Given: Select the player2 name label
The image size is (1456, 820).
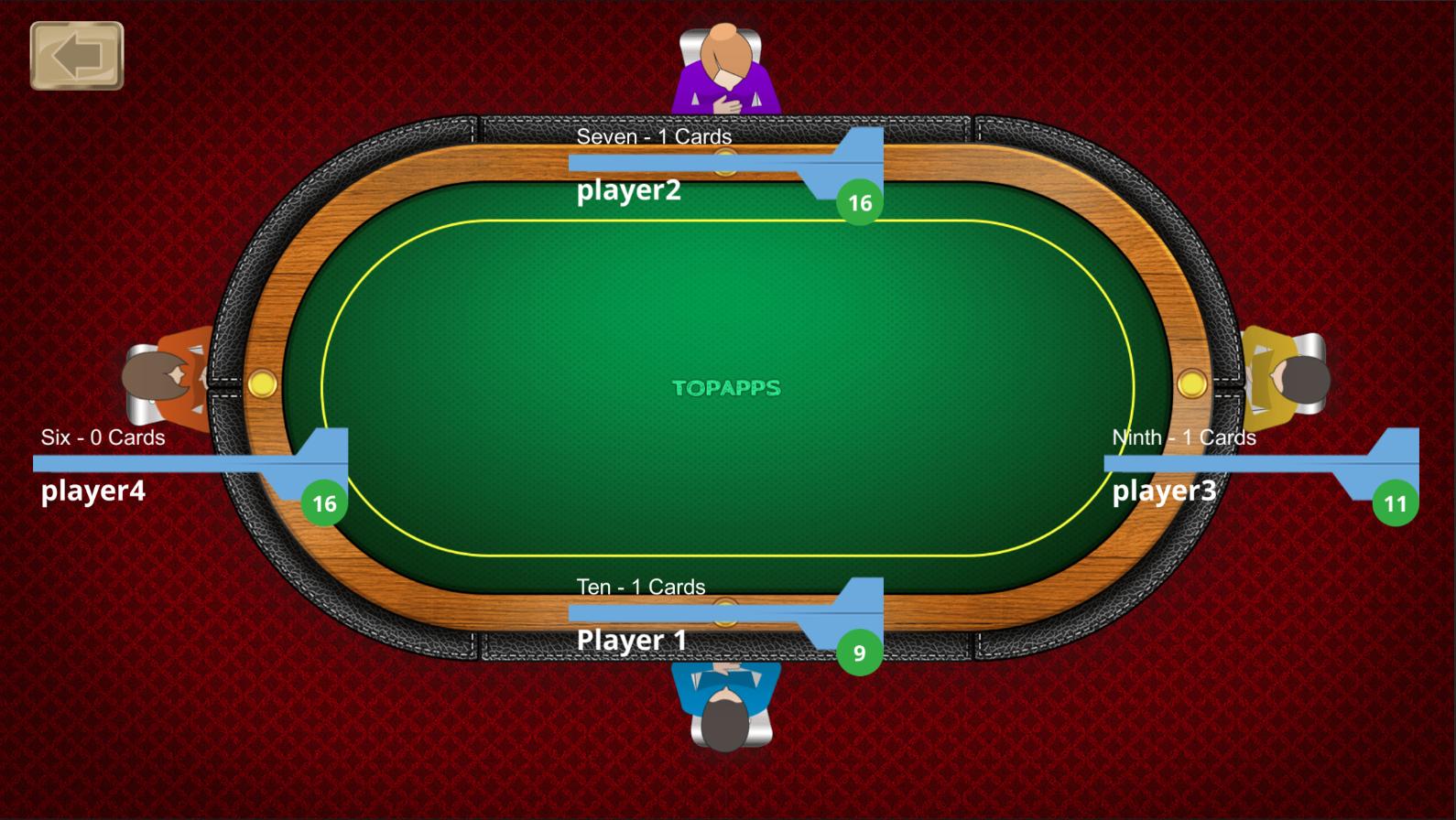Looking at the screenshot, I should coord(627,191).
